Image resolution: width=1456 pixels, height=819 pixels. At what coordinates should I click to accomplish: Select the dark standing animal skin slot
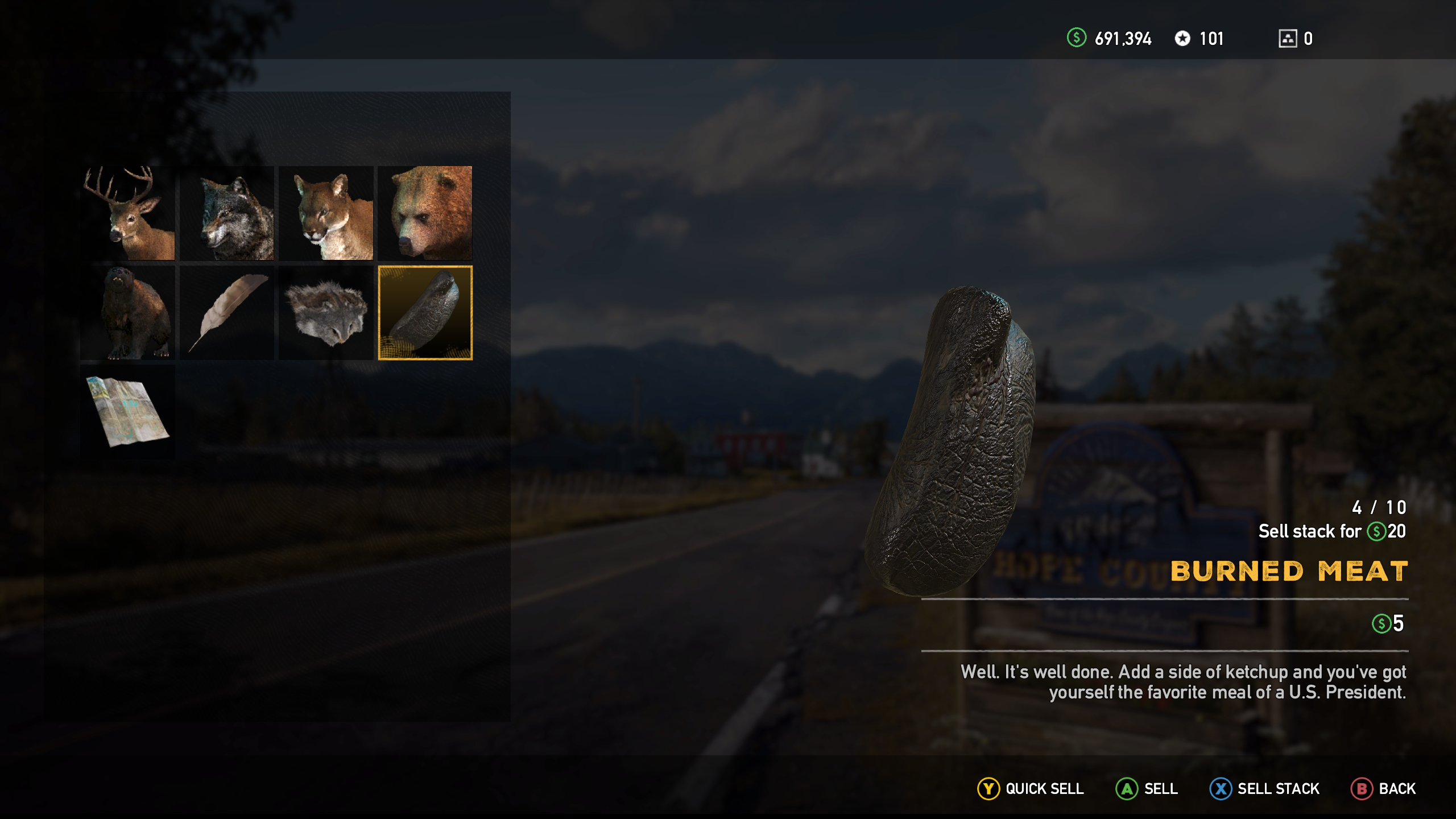128,313
